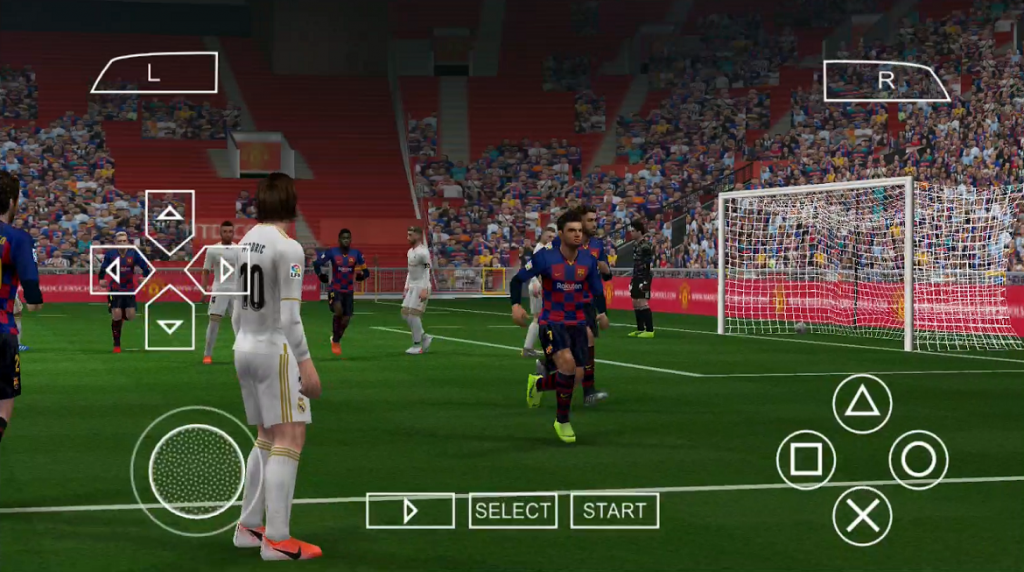1024x572 pixels.
Task: Click the START button
Action: pyautogui.click(x=615, y=511)
